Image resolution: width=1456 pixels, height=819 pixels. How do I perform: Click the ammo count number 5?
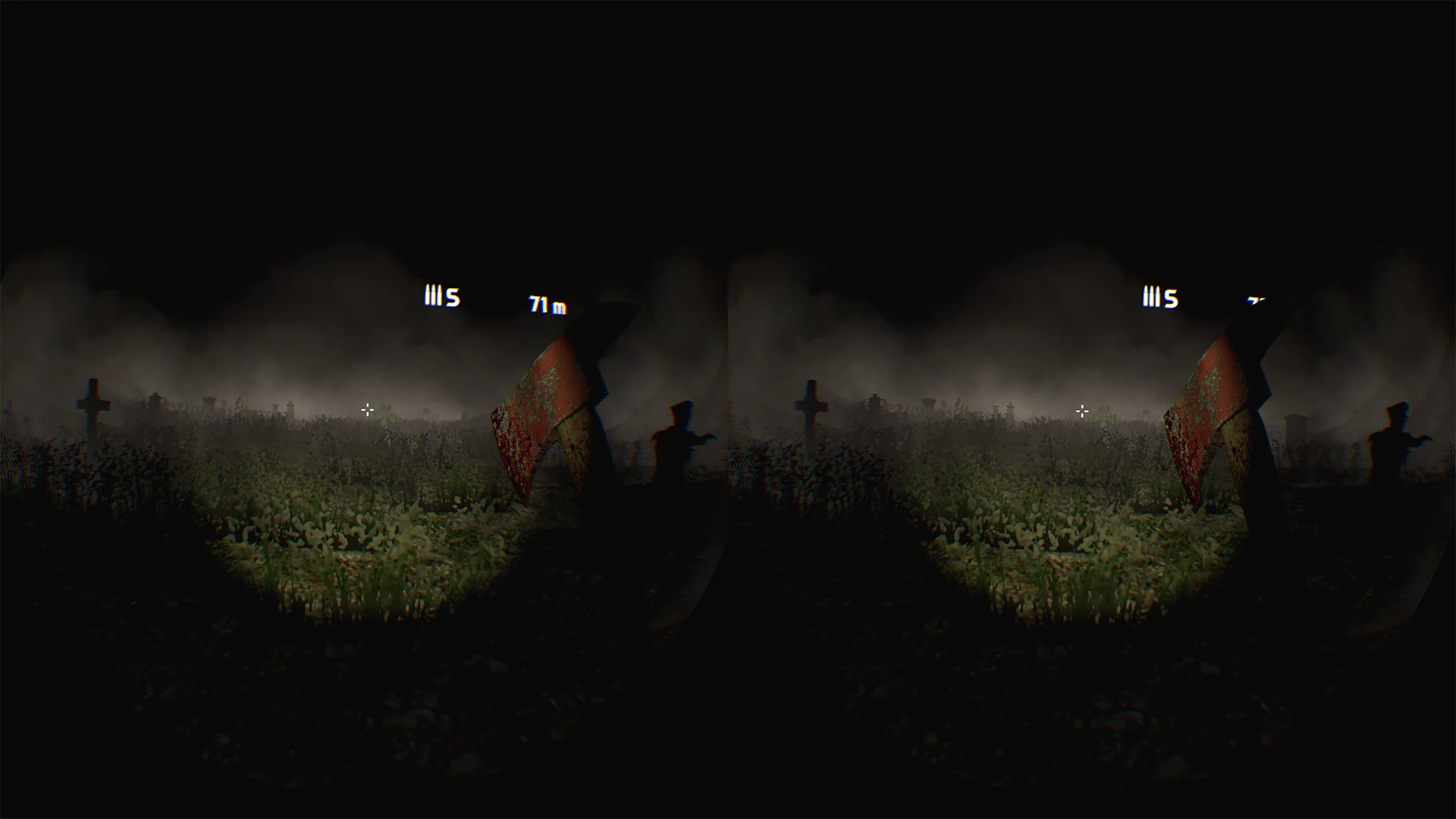click(x=453, y=297)
